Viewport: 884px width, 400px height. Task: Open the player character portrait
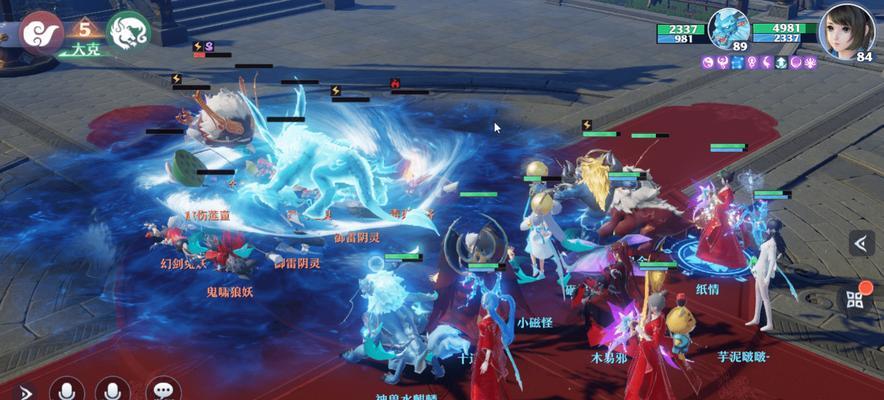tap(846, 30)
